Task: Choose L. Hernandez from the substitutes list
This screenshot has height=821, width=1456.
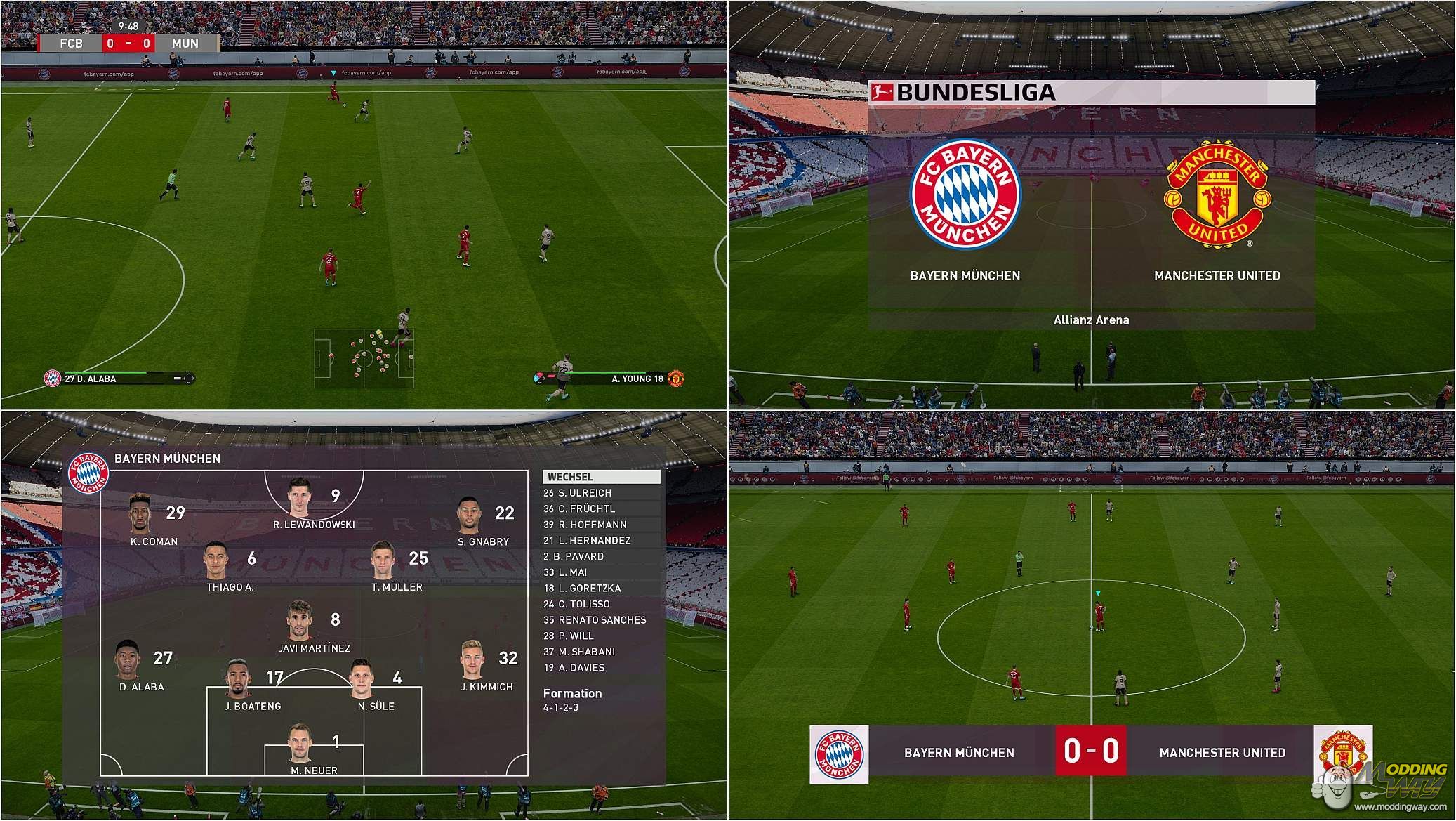Action: tap(587, 541)
